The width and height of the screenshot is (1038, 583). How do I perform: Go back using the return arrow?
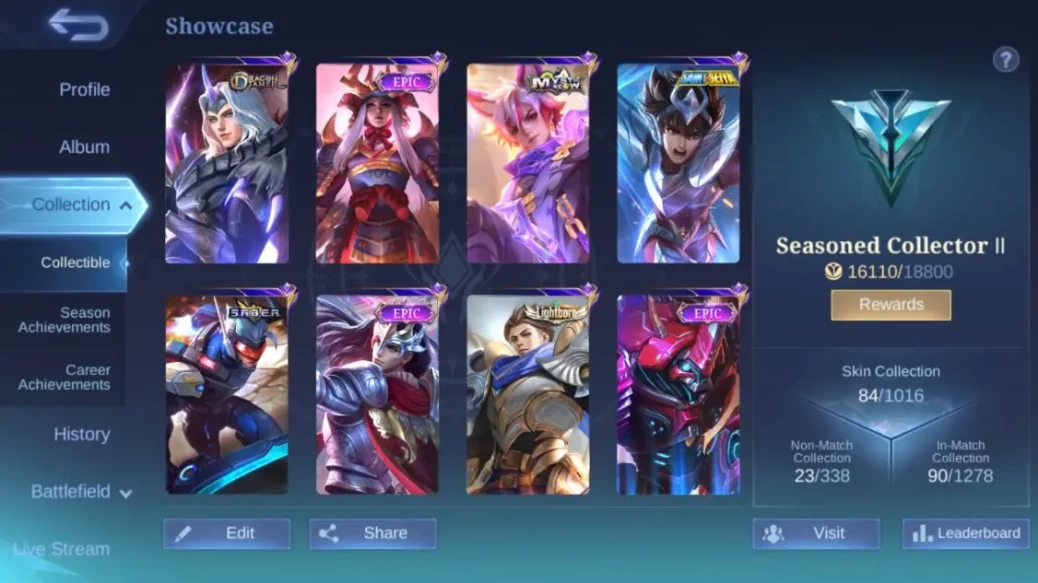pyautogui.click(x=78, y=25)
